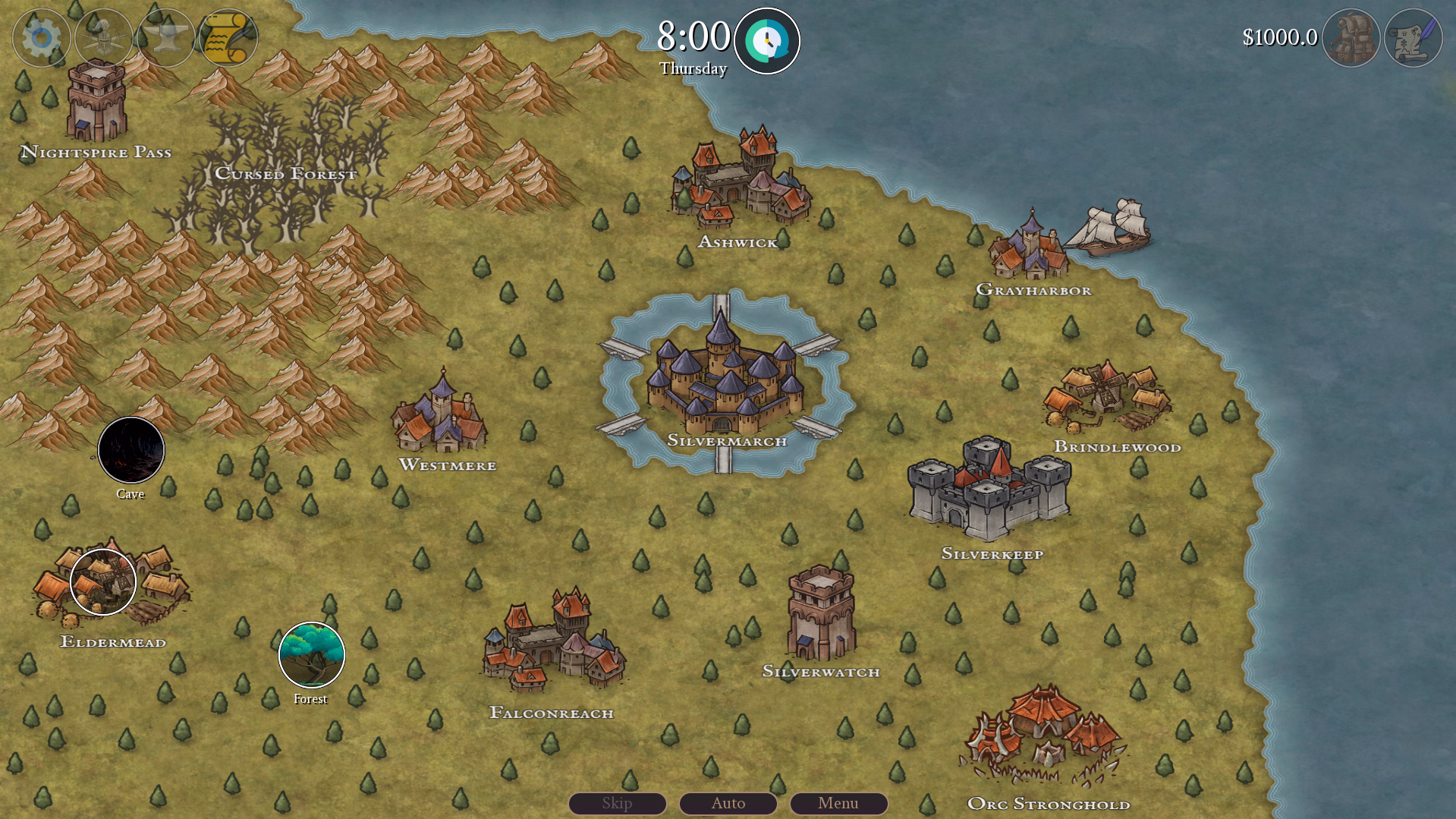
Task: Open the knight helmet and swords icon
Action: click(x=104, y=37)
